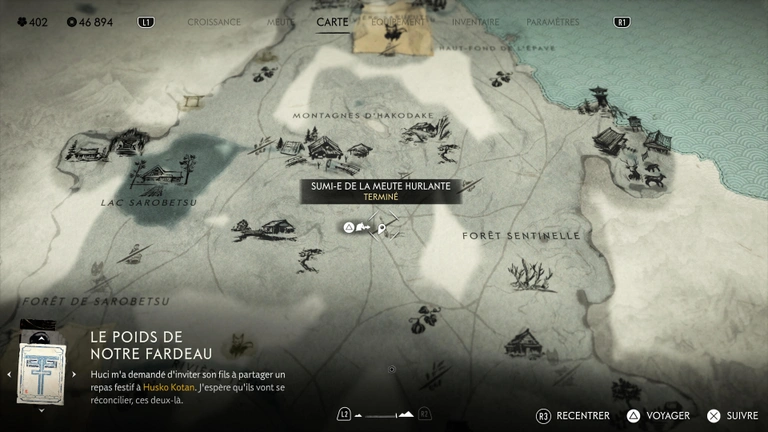
Task: Show the next tracked quest with right arrow
Action: pos(74,374)
